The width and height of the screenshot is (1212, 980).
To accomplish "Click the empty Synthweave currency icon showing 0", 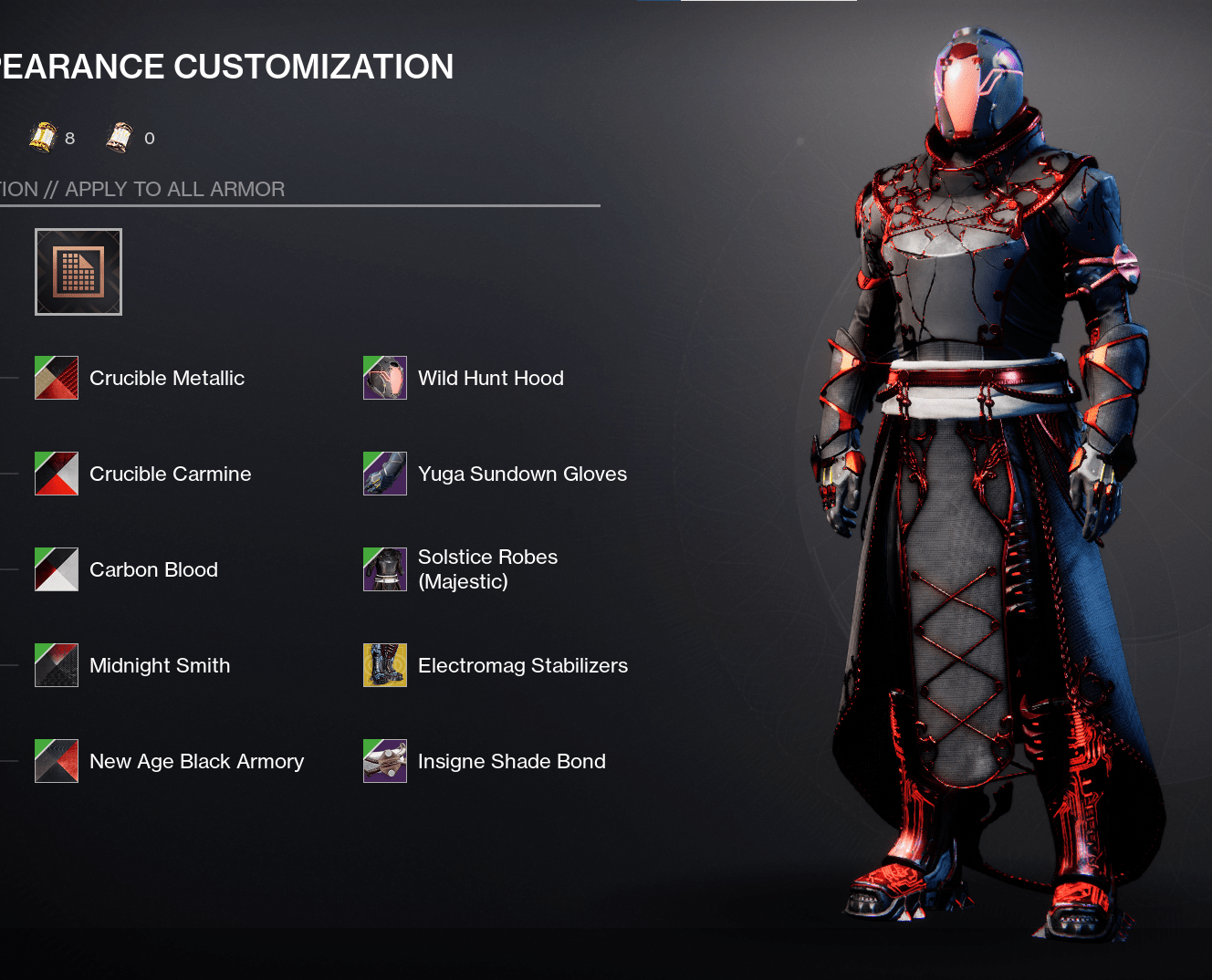I will pyautogui.click(x=120, y=137).
